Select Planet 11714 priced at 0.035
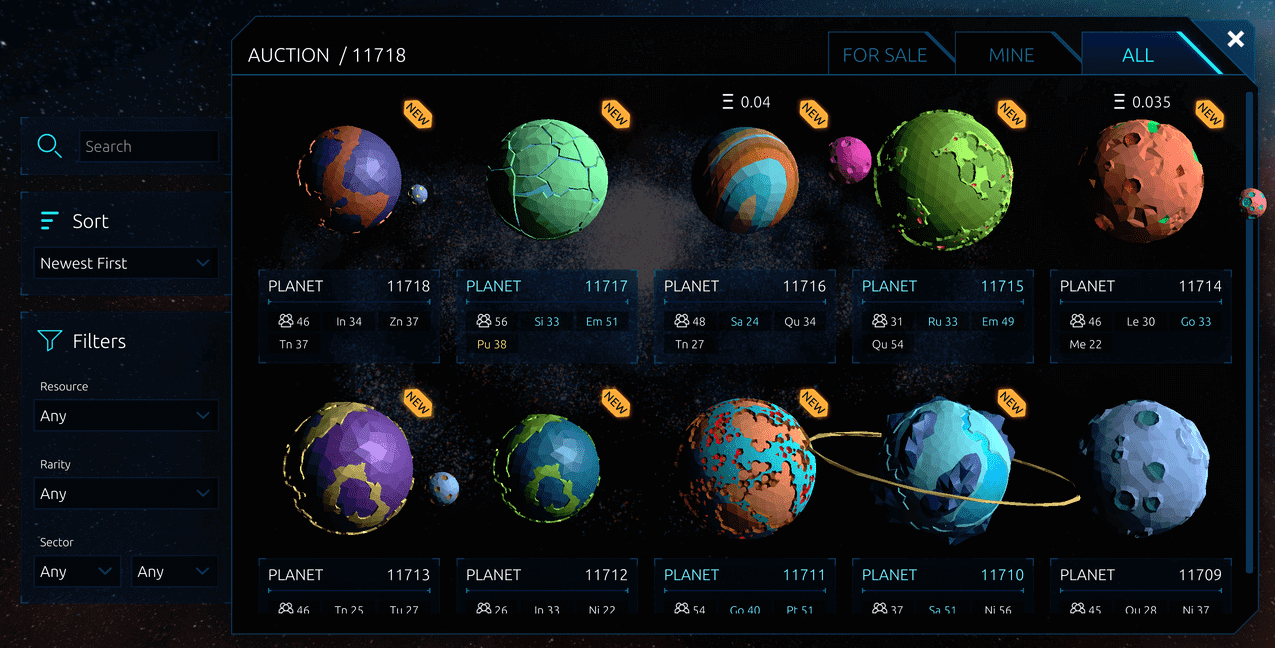Viewport: 1275px width, 648px height. pos(1139,180)
